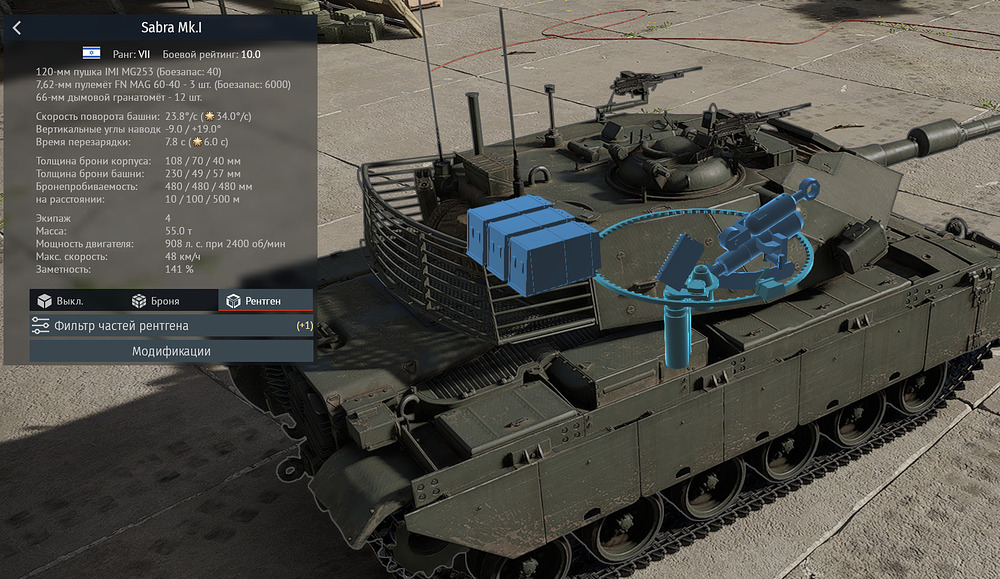Go back using the top-left arrow
1000x579 pixels.
[x=17, y=28]
